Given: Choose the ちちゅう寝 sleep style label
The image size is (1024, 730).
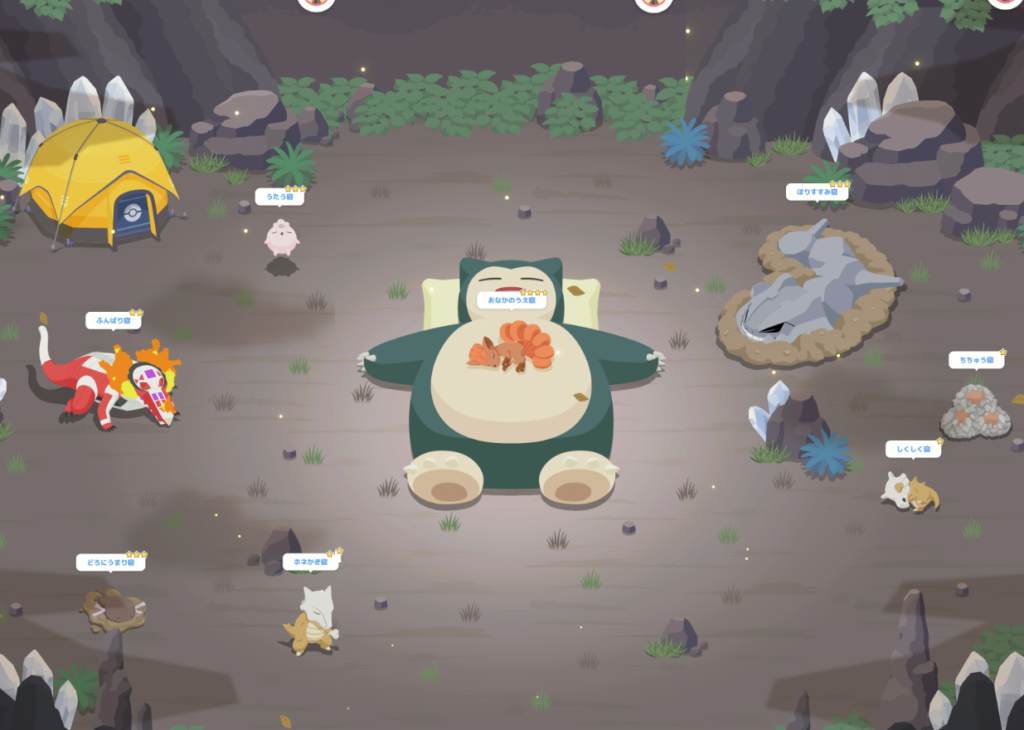Looking at the screenshot, I should [976, 360].
